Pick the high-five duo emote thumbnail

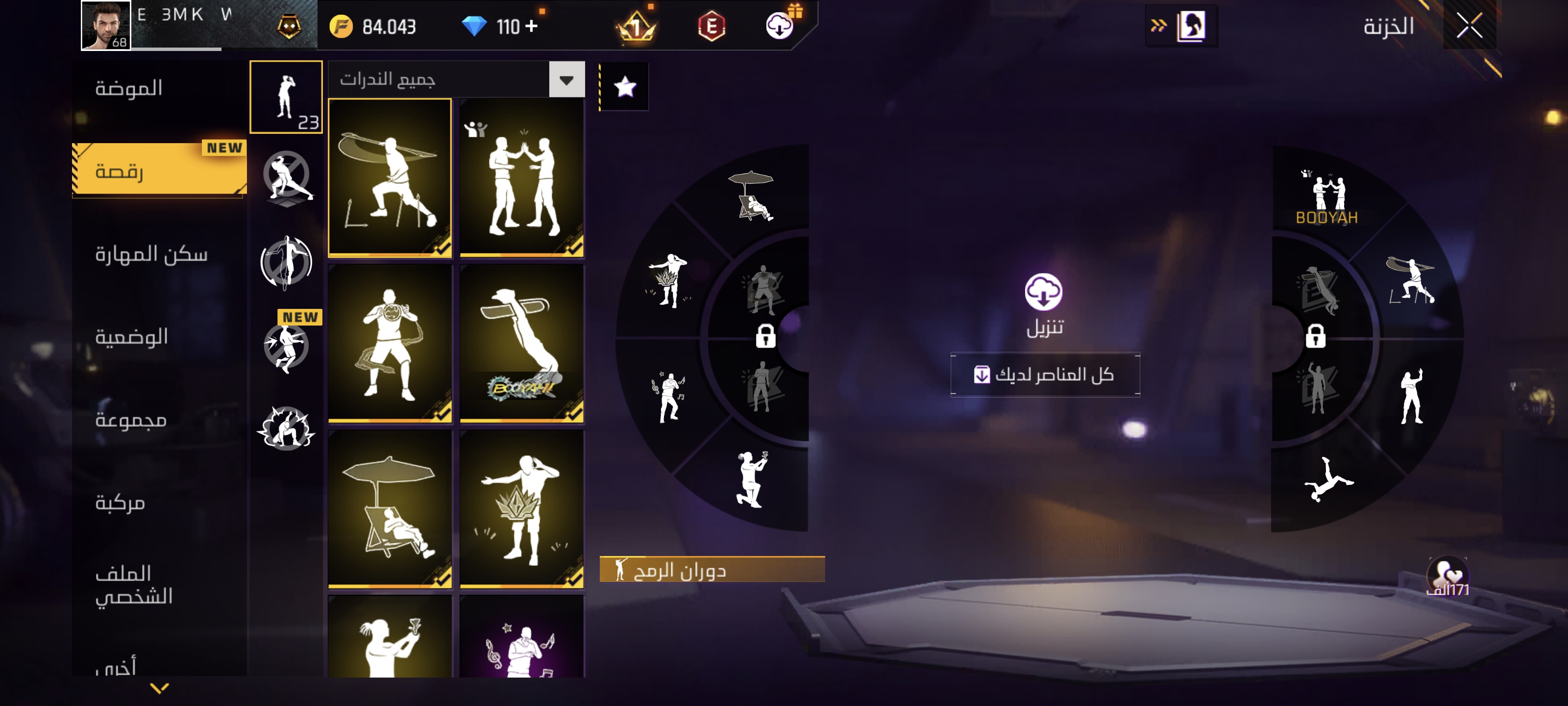click(522, 178)
